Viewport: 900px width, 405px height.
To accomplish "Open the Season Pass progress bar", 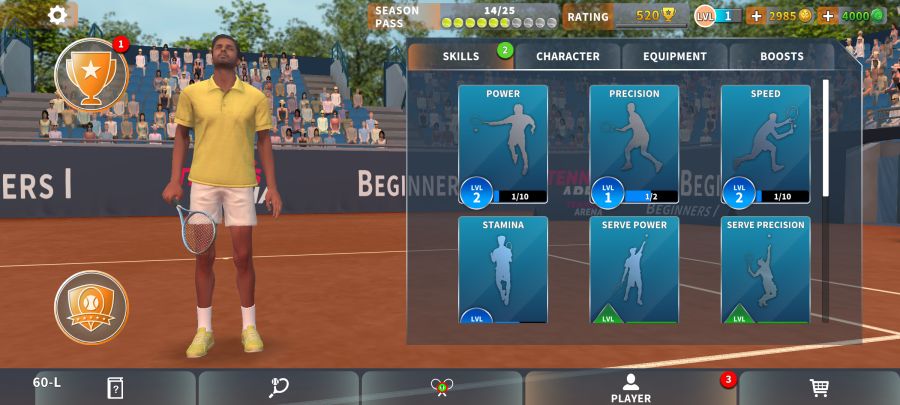I will [x=465, y=16].
